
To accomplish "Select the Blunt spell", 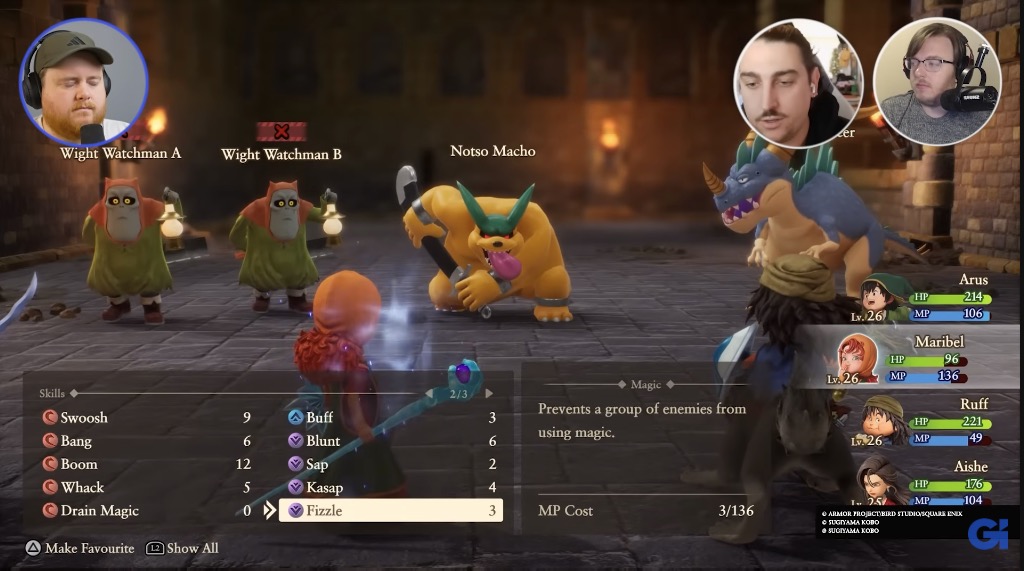I will pos(323,441).
